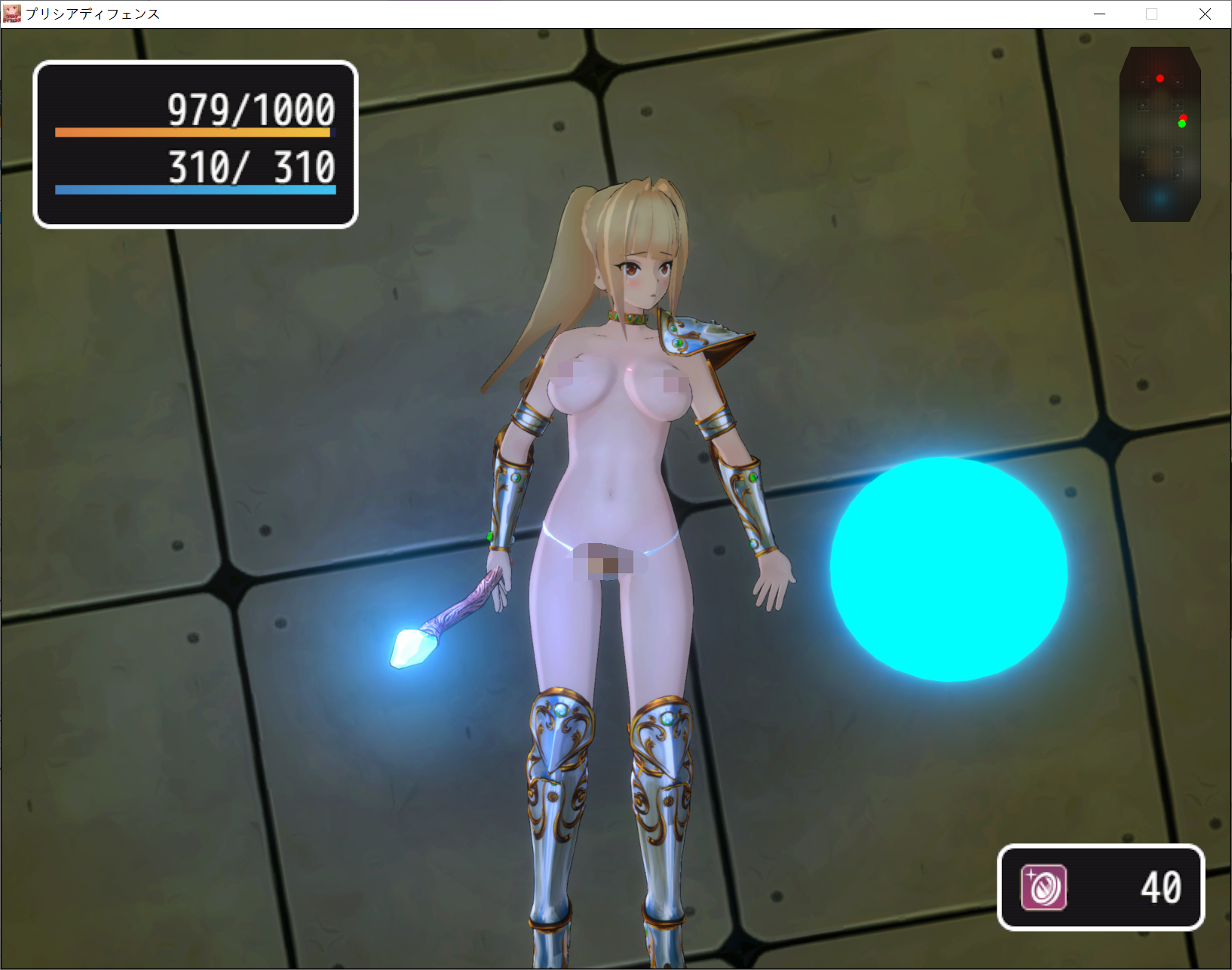The image size is (1232, 970).
Task: Close the game window
Action: [x=1205, y=14]
